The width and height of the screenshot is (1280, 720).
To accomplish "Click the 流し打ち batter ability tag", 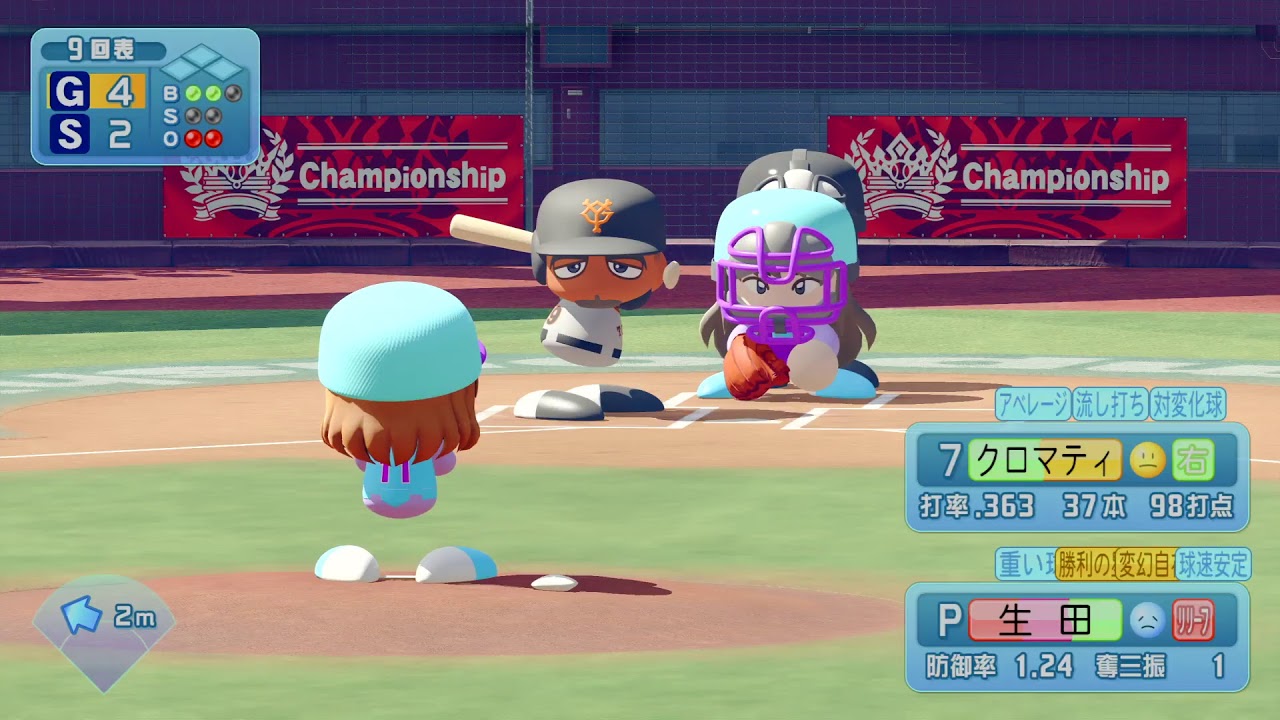I will click(x=1110, y=404).
